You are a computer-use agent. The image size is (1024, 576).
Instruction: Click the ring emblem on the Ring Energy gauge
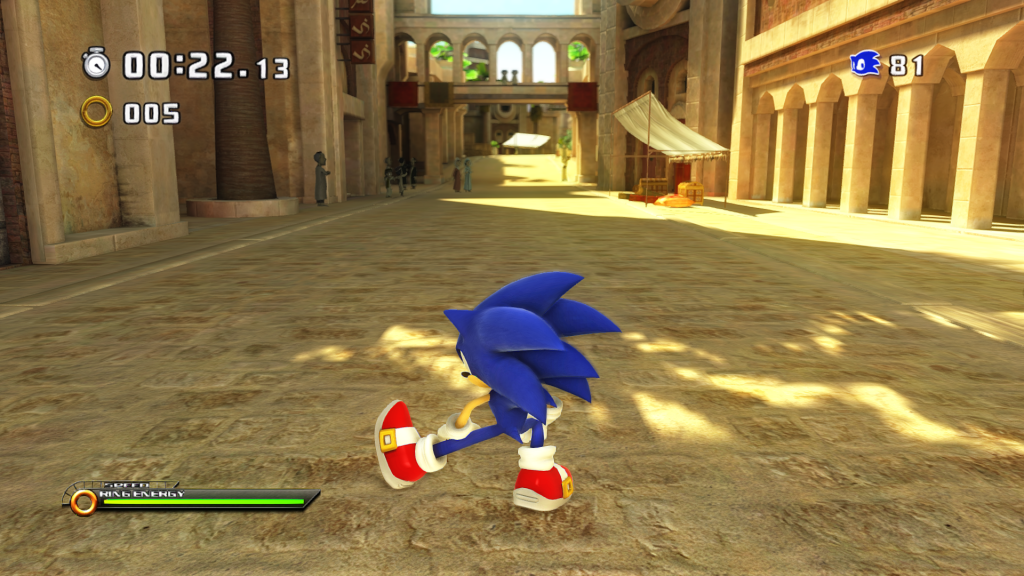tap(83, 501)
